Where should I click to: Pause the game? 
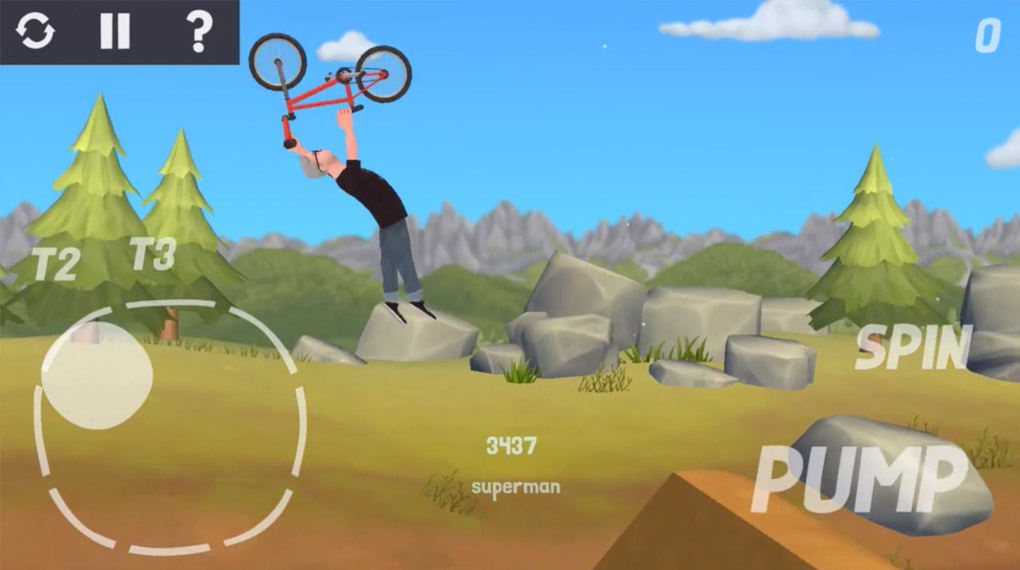coord(115,32)
